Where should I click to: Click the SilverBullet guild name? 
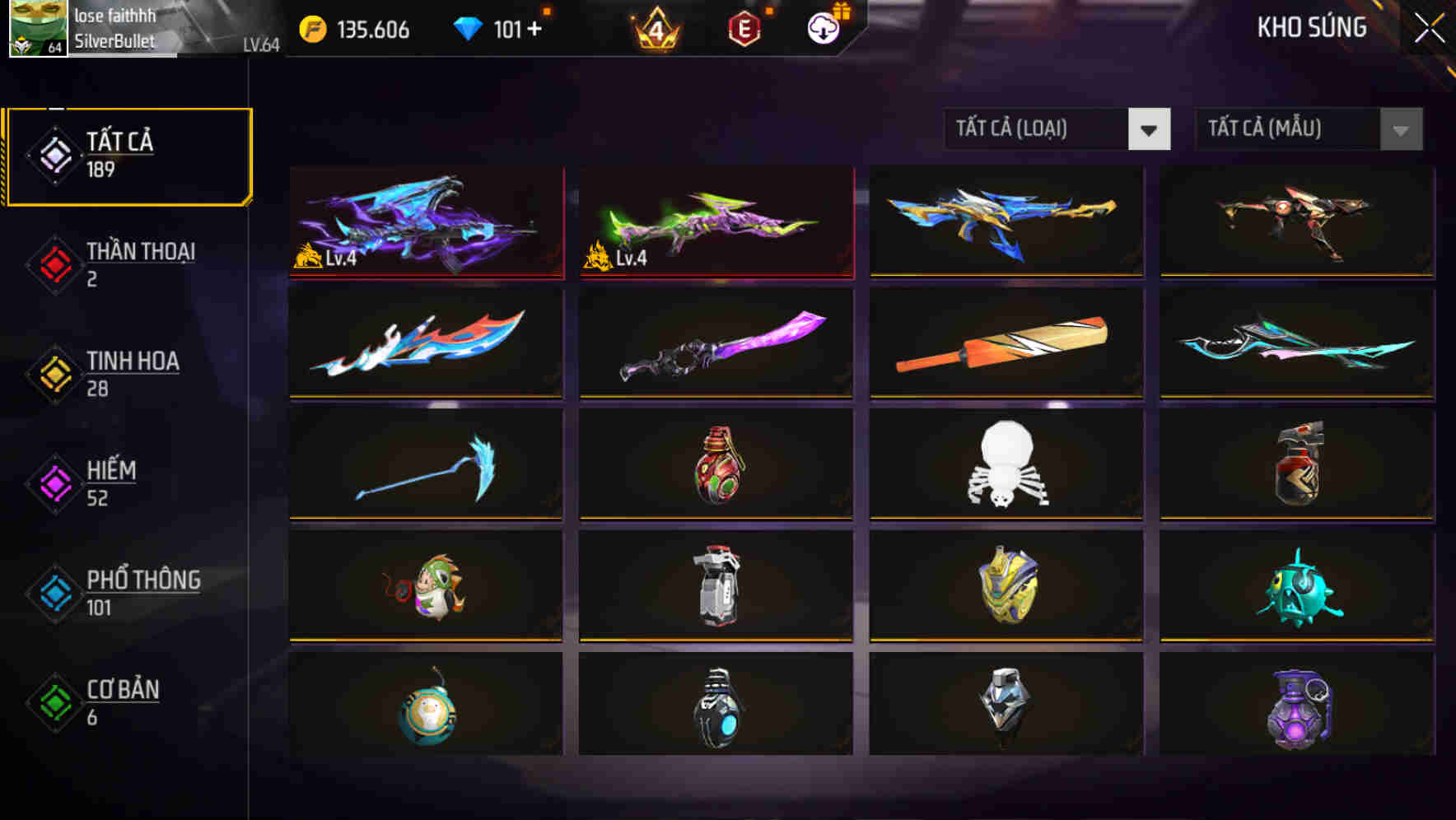pyautogui.click(x=115, y=41)
